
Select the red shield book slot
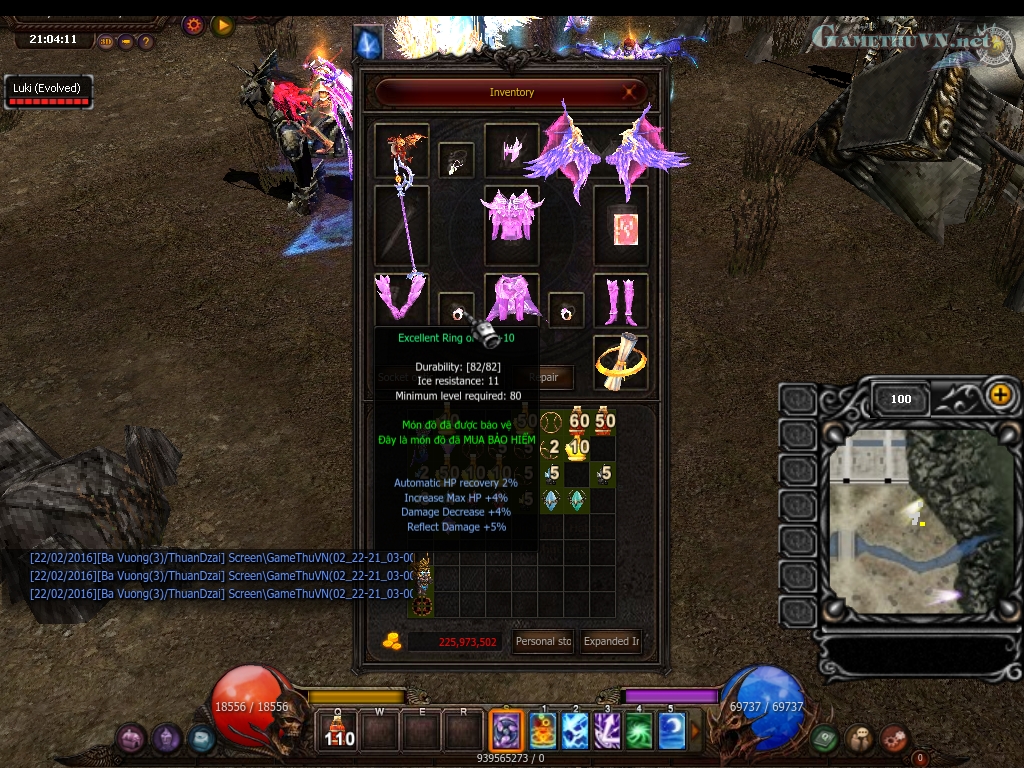tap(620, 226)
